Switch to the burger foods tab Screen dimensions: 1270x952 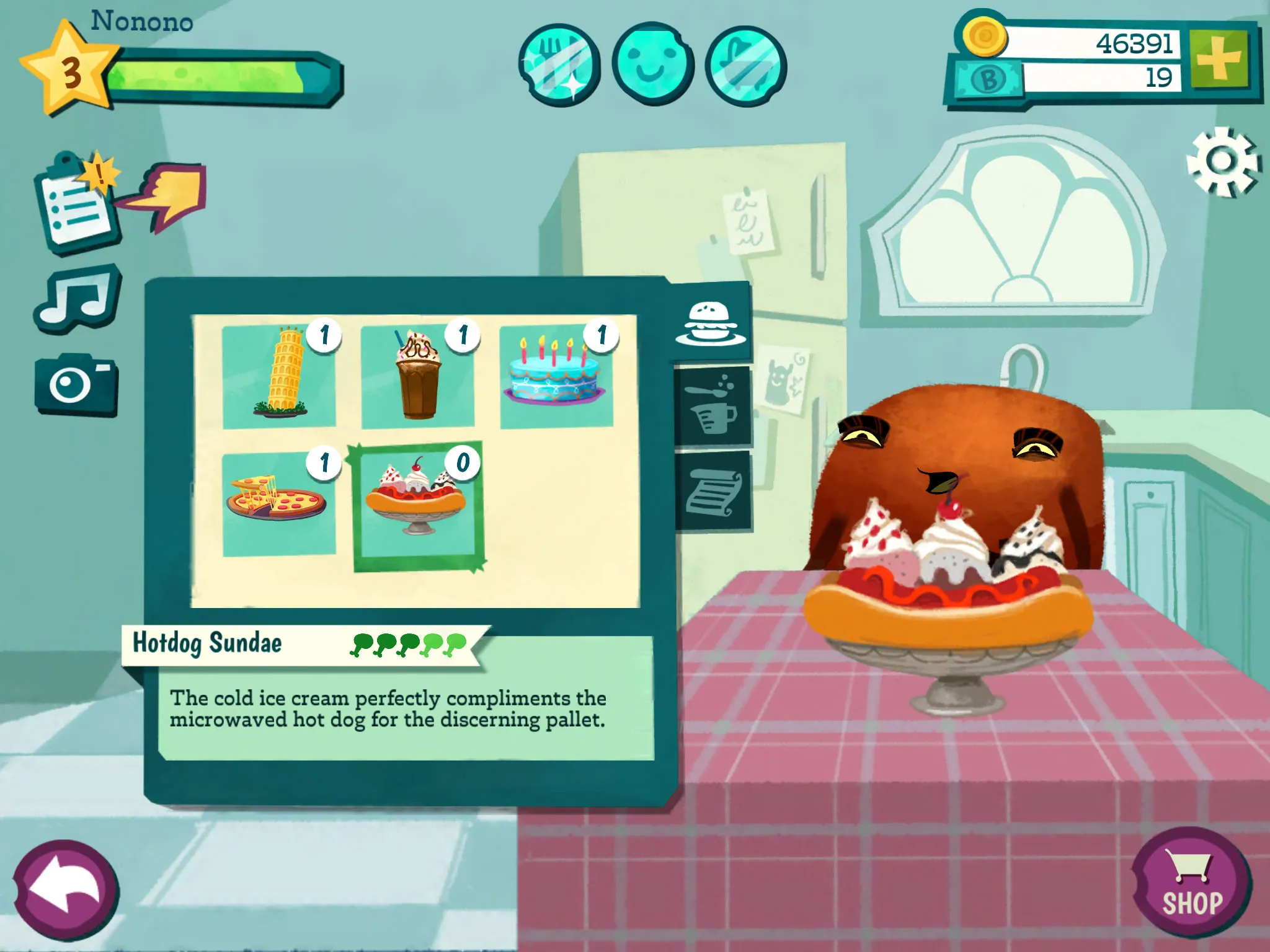coord(711,323)
